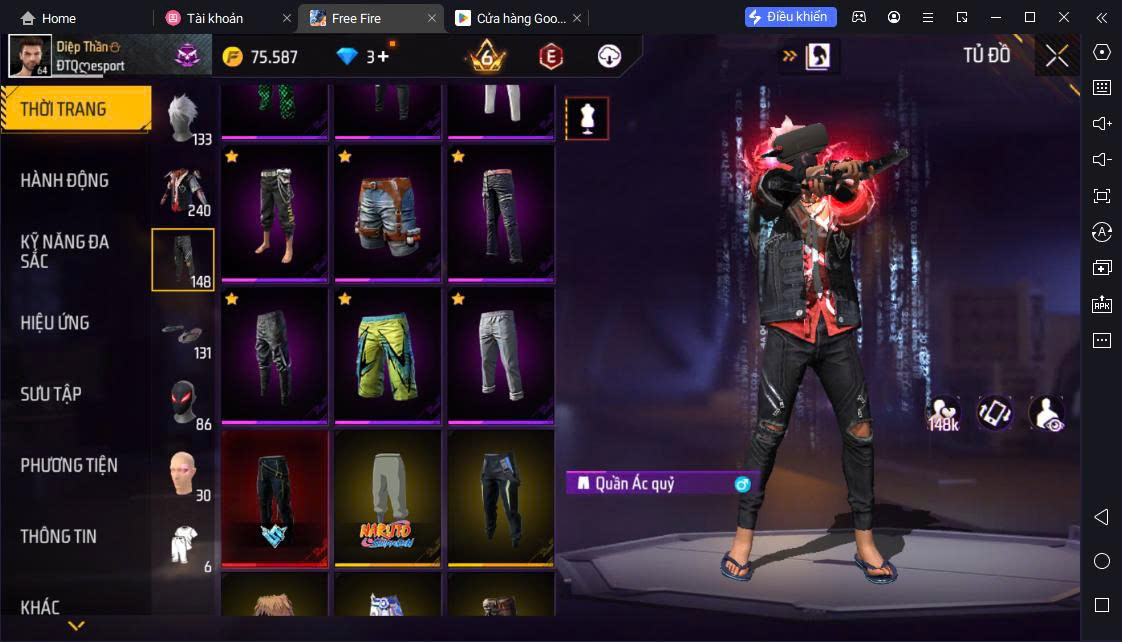Switch to the Hành Động tab
The height and width of the screenshot is (642, 1122).
(x=65, y=180)
